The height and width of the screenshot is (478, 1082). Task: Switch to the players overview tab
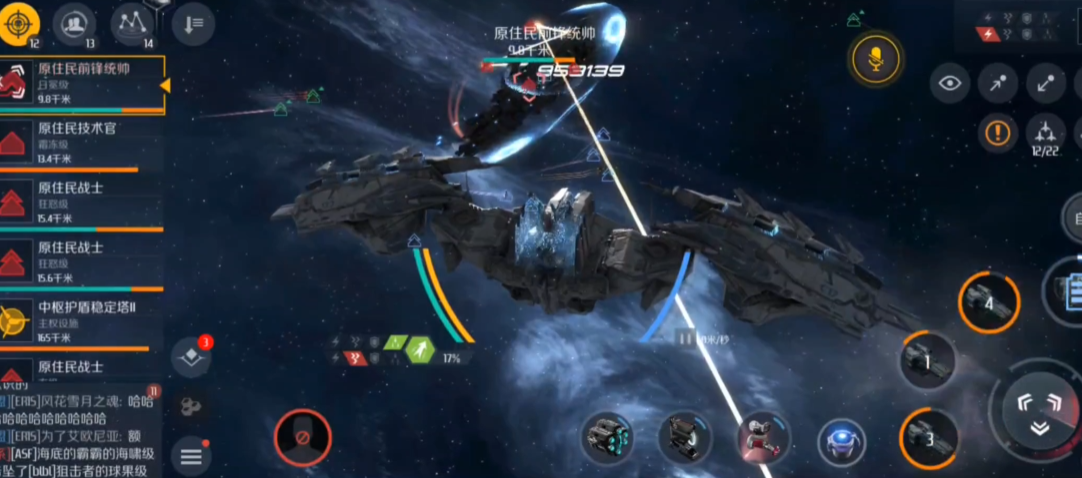(x=74, y=24)
